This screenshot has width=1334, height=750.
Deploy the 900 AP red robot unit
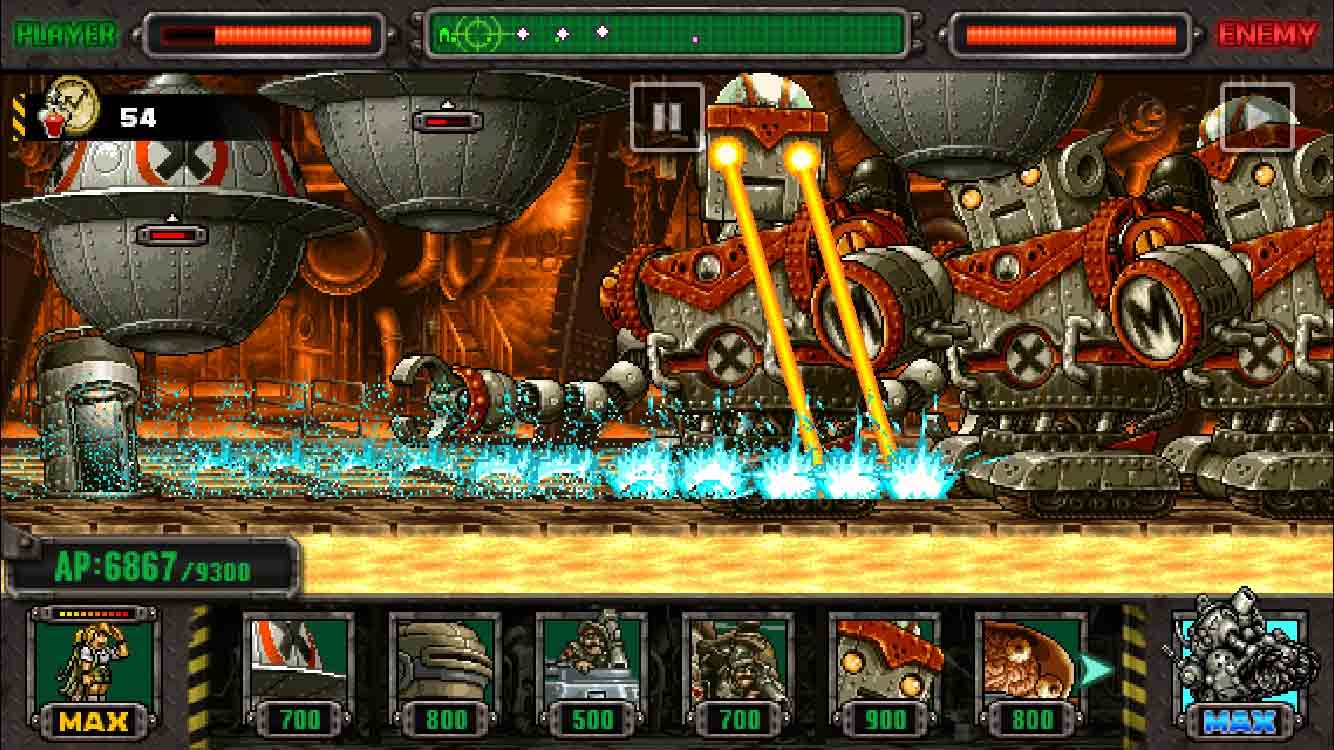click(884, 670)
